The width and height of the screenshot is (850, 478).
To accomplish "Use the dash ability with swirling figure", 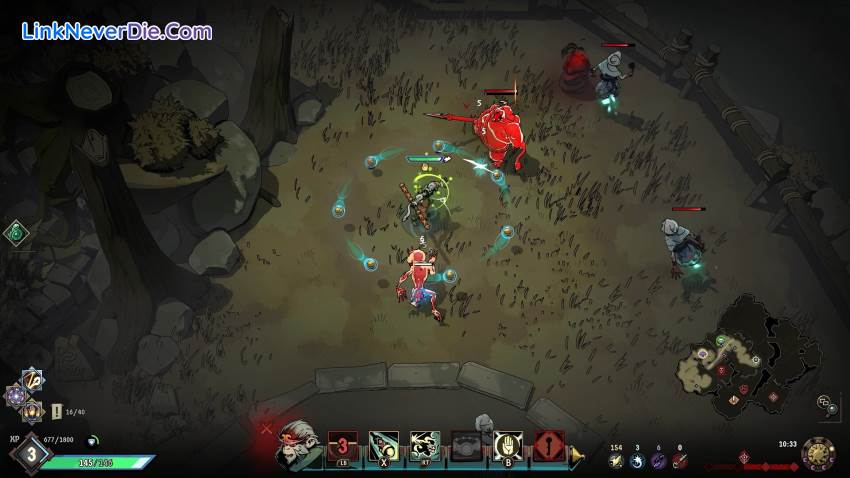I will pyautogui.click(x=425, y=445).
